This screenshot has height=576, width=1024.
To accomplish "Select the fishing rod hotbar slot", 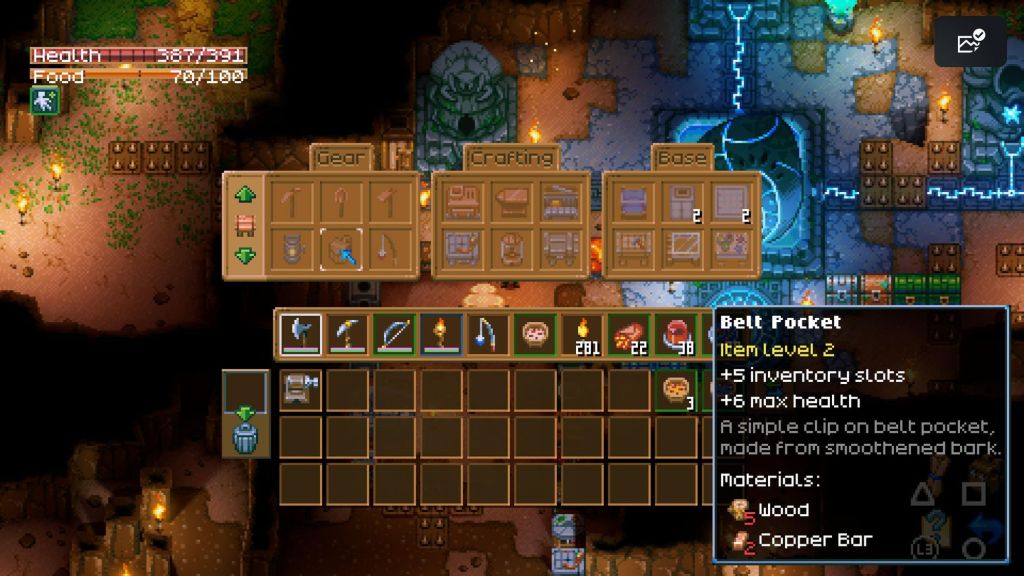I will point(486,335).
